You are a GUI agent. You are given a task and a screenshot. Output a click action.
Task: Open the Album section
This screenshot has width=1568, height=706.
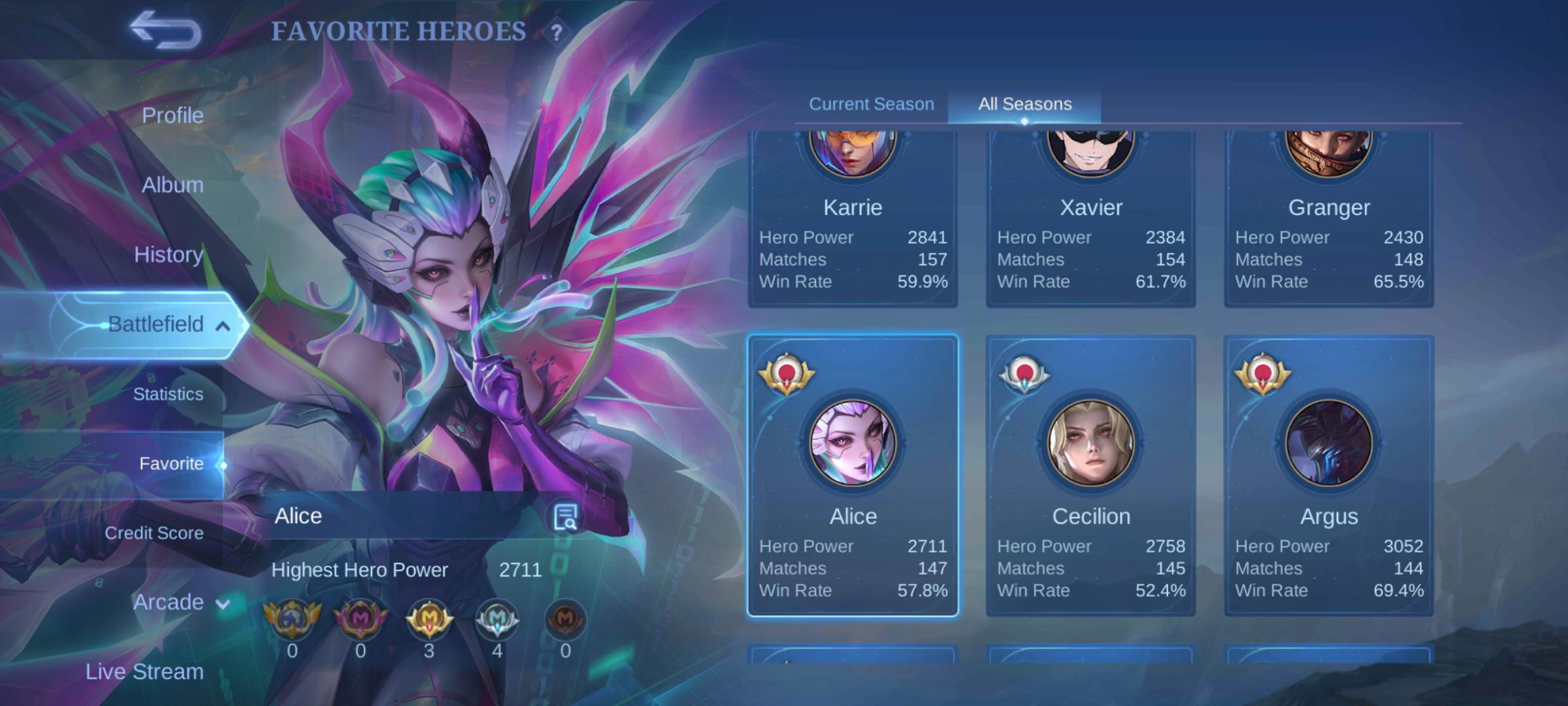172,185
